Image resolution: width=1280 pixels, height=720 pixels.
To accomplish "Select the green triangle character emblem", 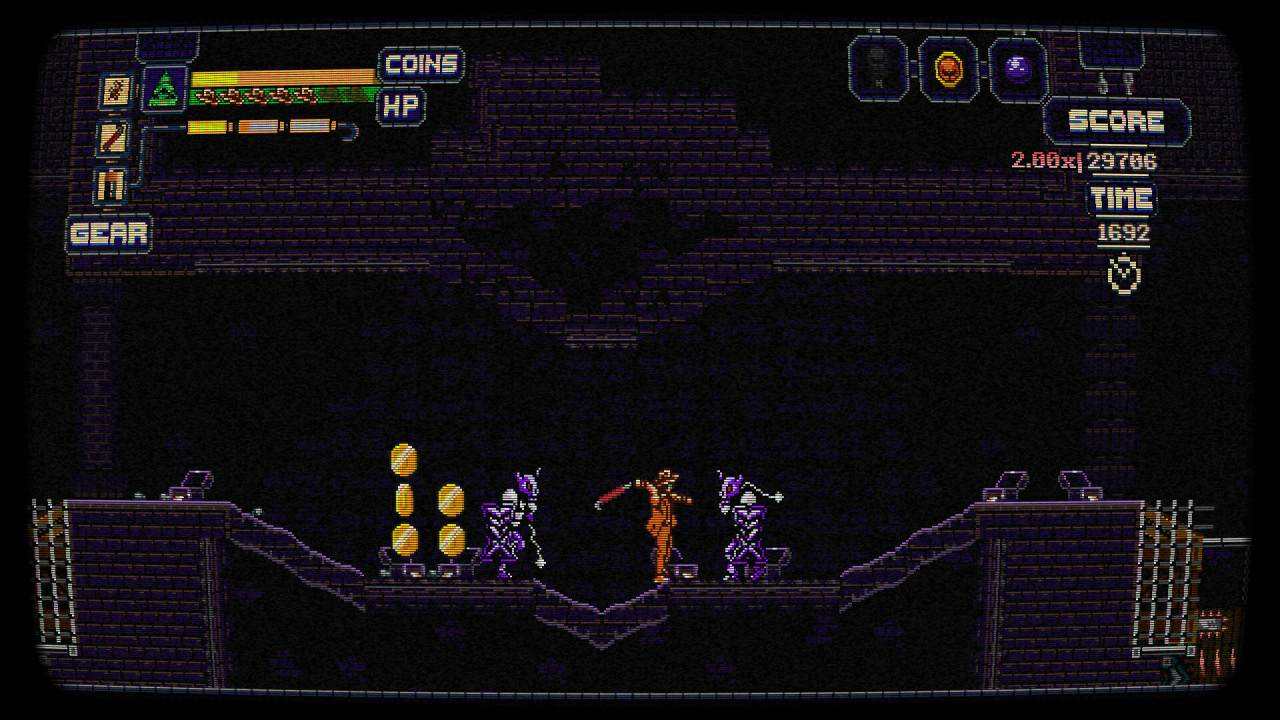I will pos(164,89).
